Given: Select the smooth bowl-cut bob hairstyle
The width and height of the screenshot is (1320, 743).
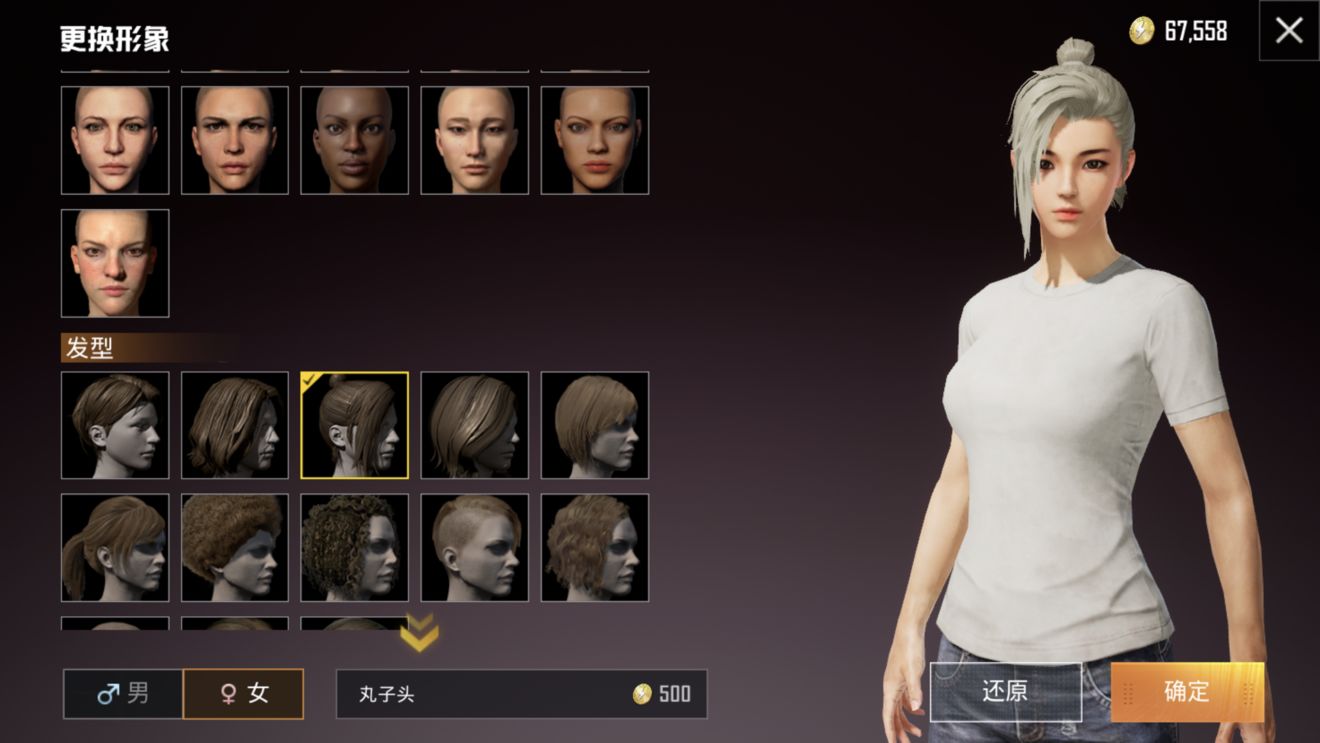Looking at the screenshot, I should [x=595, y=425].
